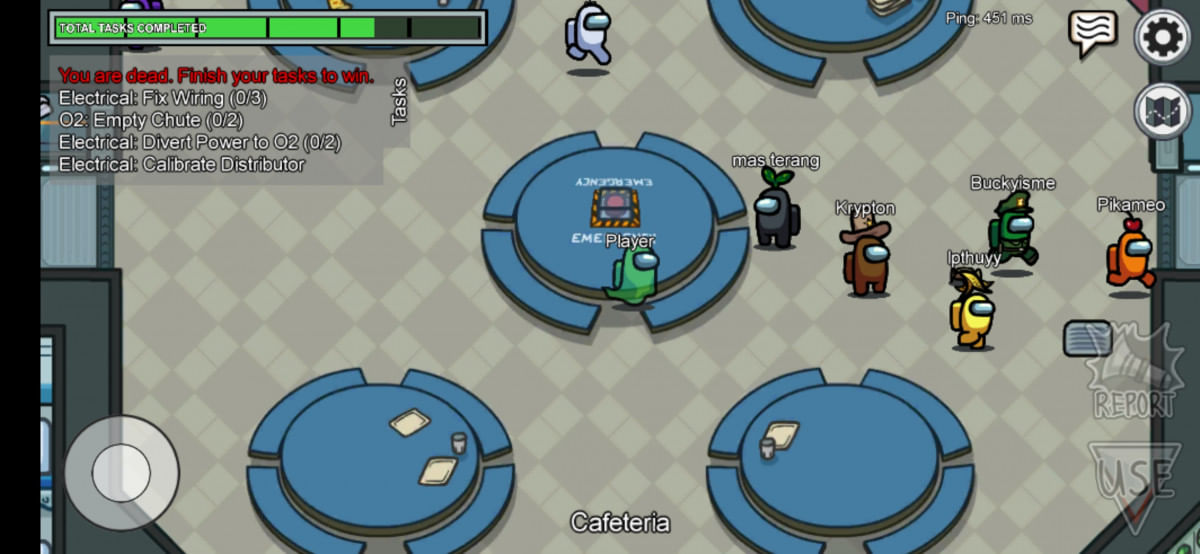Screen dimensions: 1200x554
Task: Open the settings gear menu
Action: [x=1162, y=38]
